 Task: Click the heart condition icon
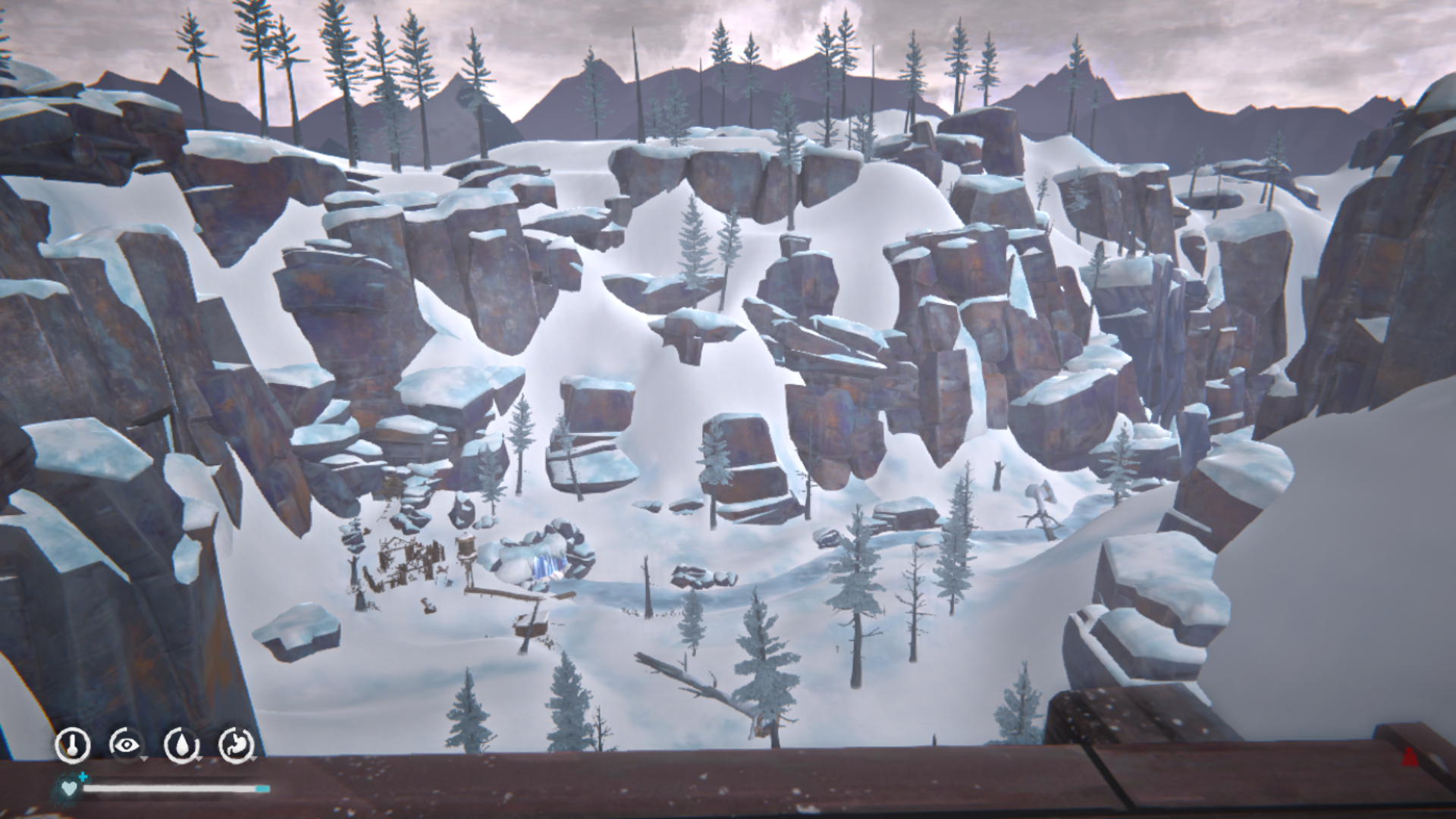point(69,789)
